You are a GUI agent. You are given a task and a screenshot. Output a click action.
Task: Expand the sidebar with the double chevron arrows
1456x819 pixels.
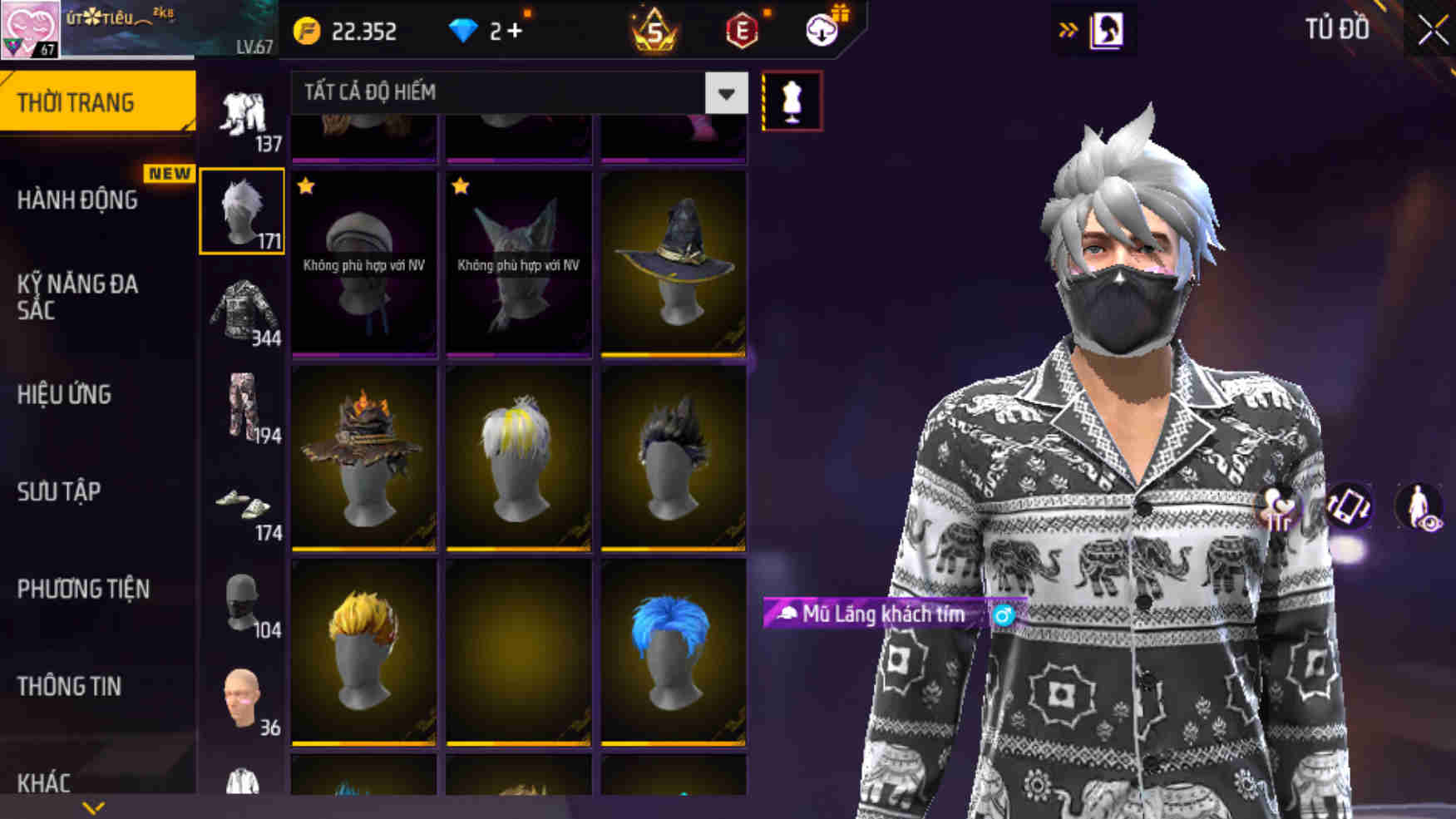coord(1067,27)
